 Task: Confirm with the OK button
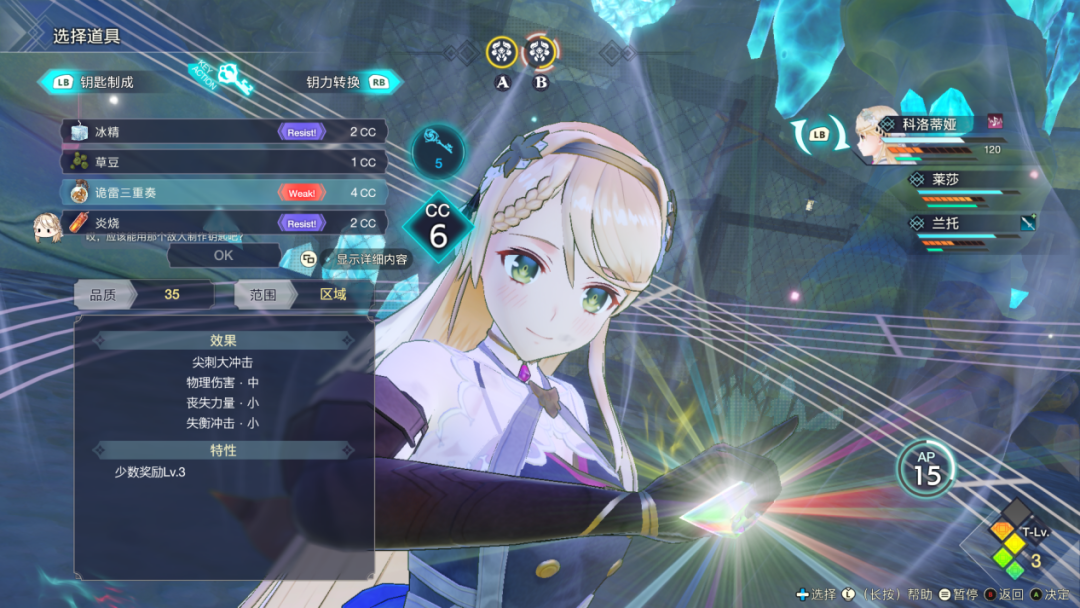tap(223, 255)
